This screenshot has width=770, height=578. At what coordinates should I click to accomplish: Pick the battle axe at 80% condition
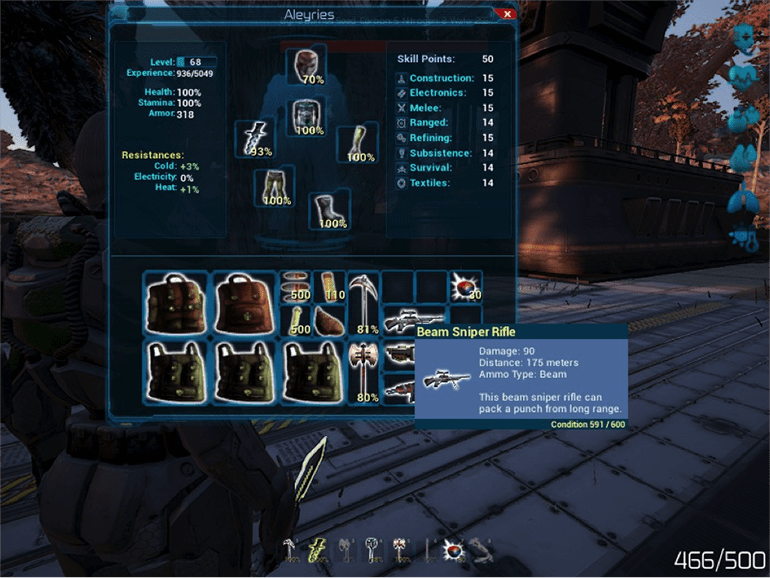click(x=362, y=369)
